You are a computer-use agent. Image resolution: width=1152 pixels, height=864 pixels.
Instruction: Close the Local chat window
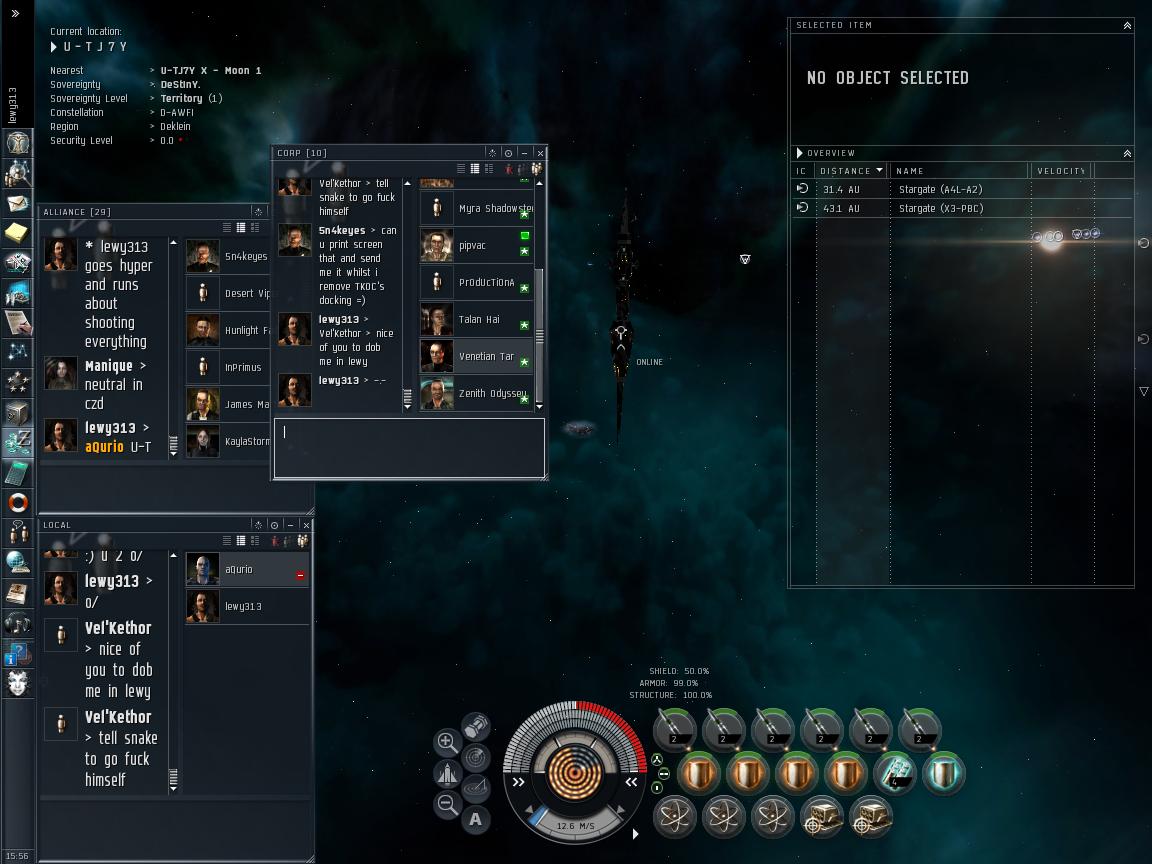(x=306, y=525)
